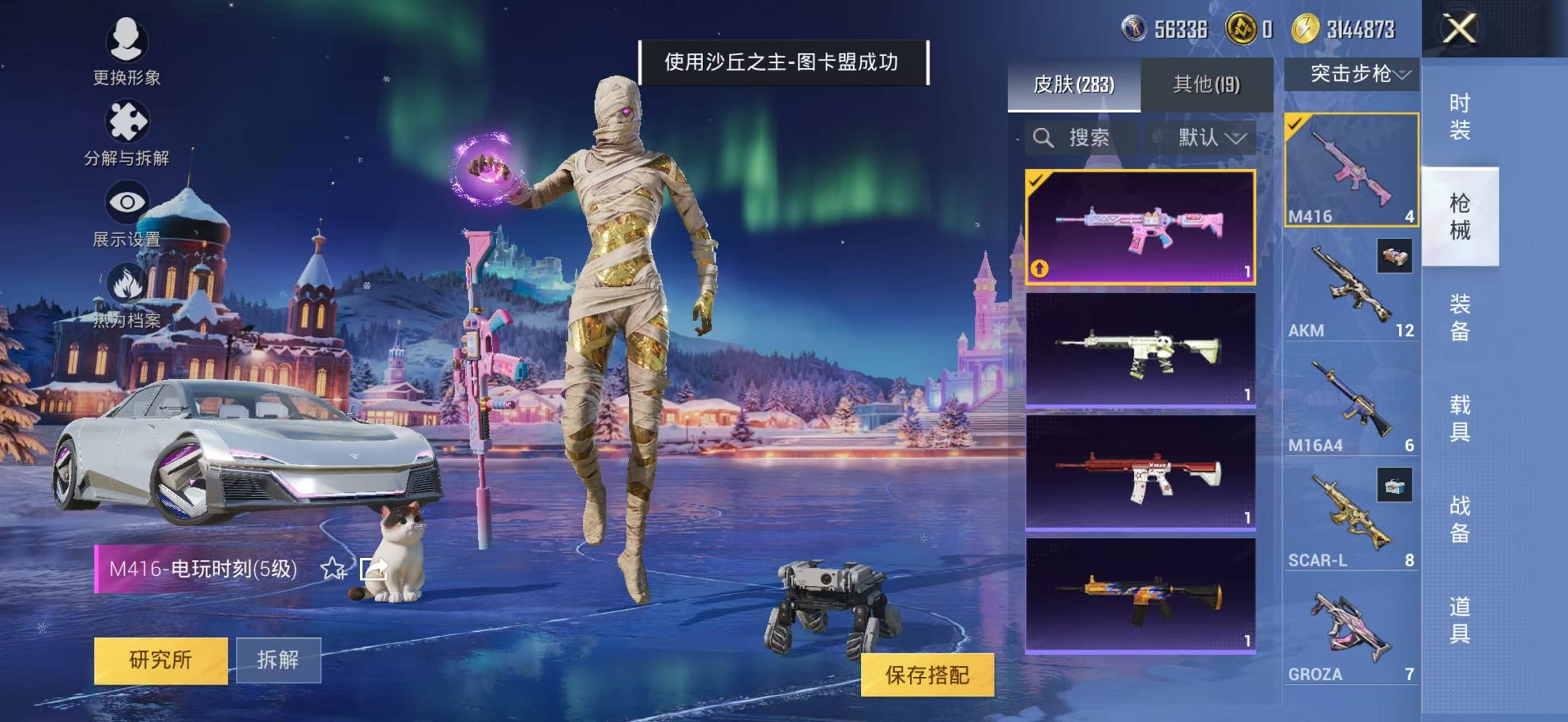Open the 更换形象 character icon
This screenshot has width=1568, height=722.
tap(125, 41)
